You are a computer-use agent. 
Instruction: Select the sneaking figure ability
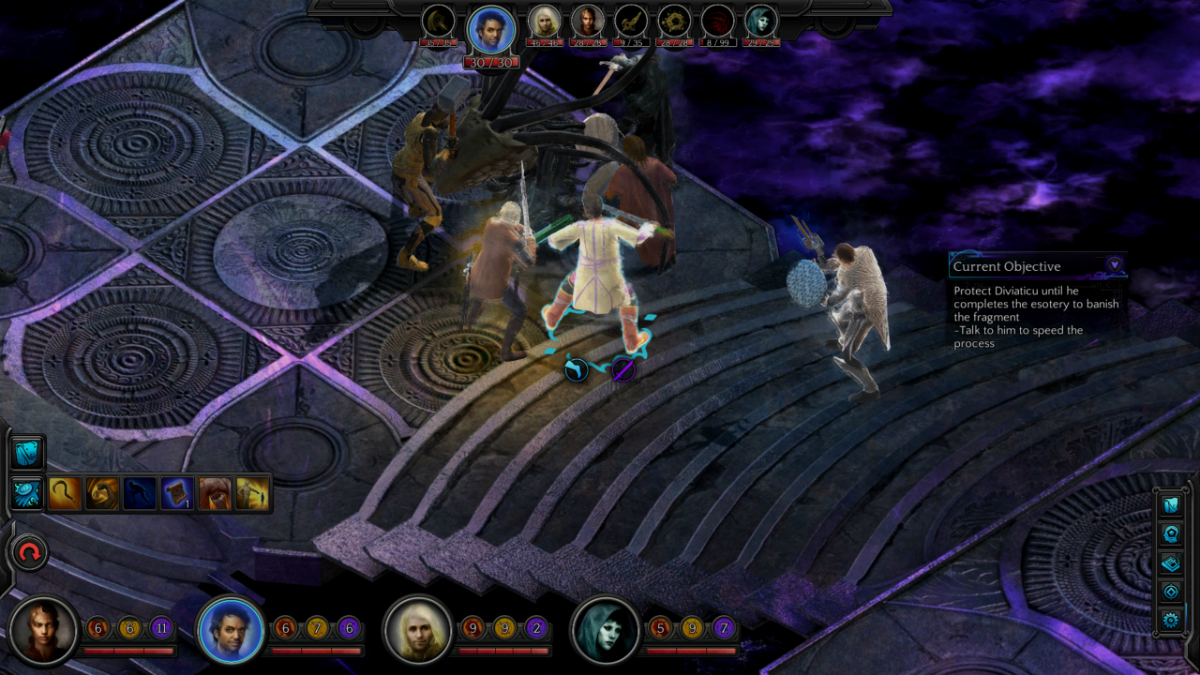point(139,493)
